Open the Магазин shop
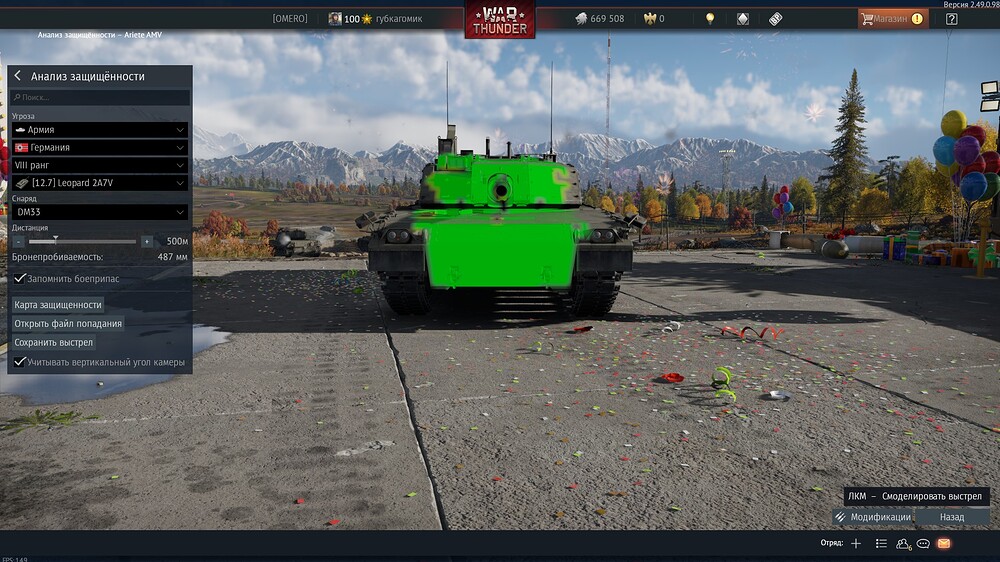The height and width of the screenshot is (562, 1000). tap(892, 18)
